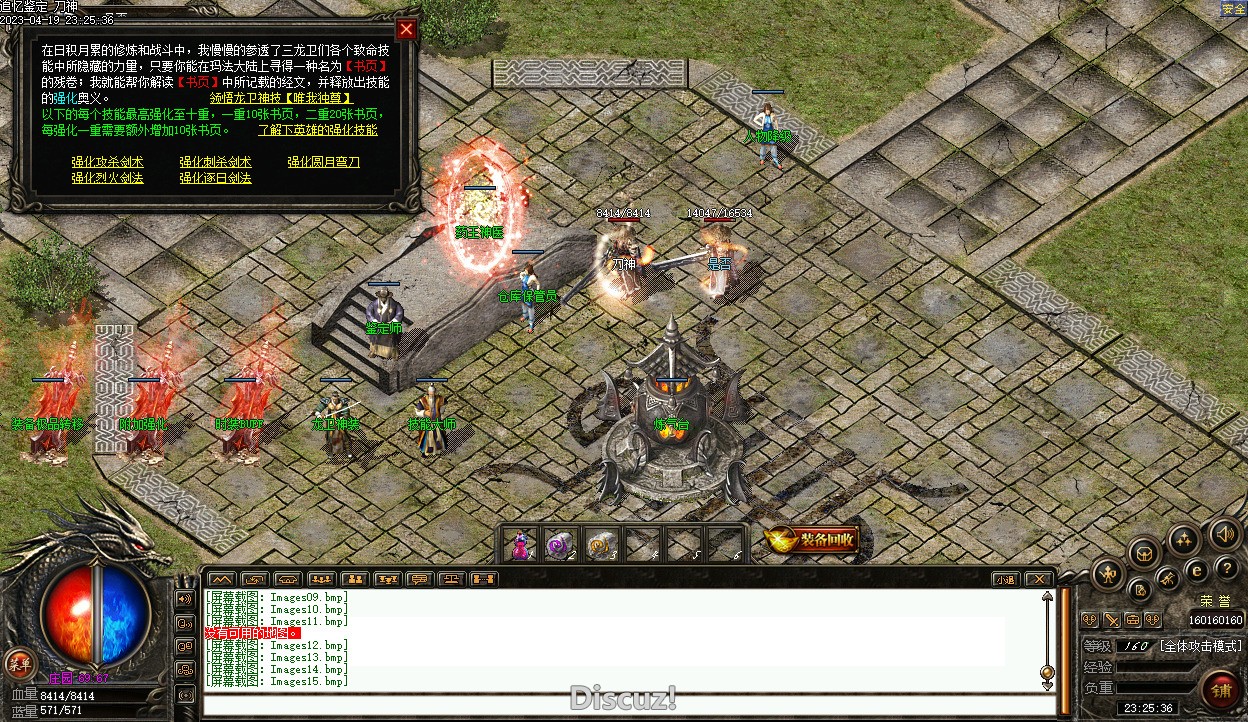This screenshot has height=722, width=1248.
Task: Open help with the question mark button
Action: [x=1228, y=567]
